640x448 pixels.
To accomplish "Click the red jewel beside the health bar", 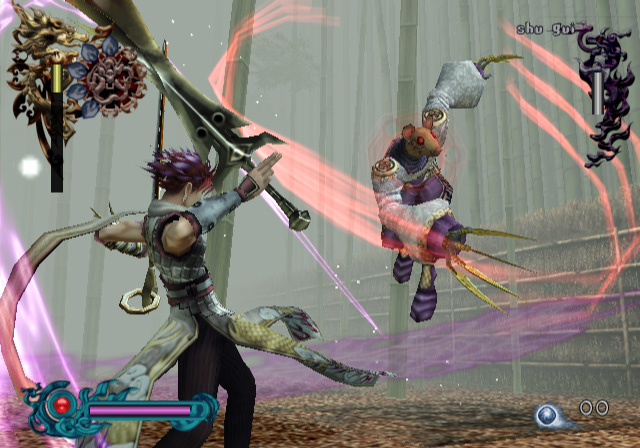I will point(61,405).
